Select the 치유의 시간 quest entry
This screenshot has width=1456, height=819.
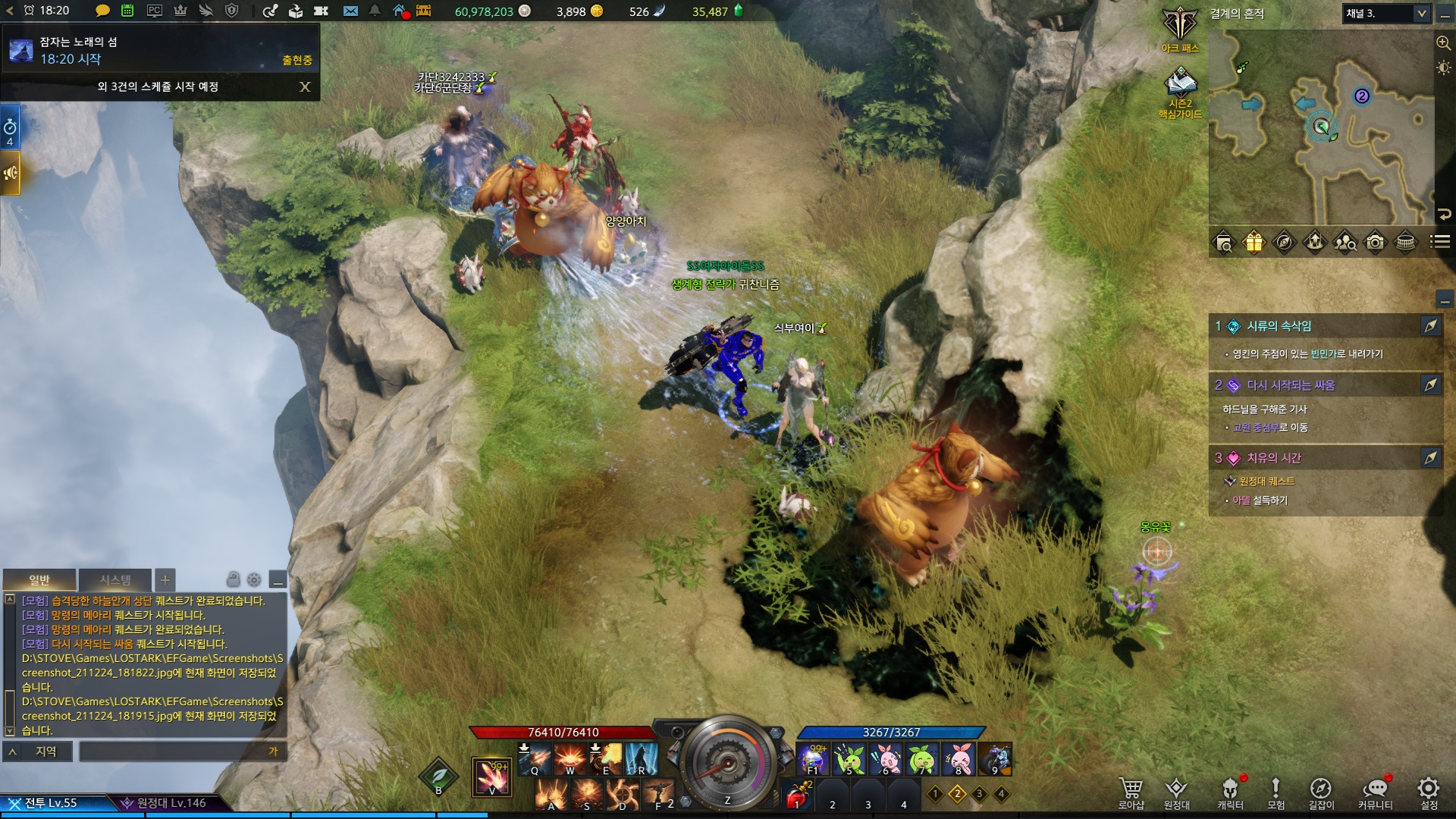click(x=1273, y=458)
